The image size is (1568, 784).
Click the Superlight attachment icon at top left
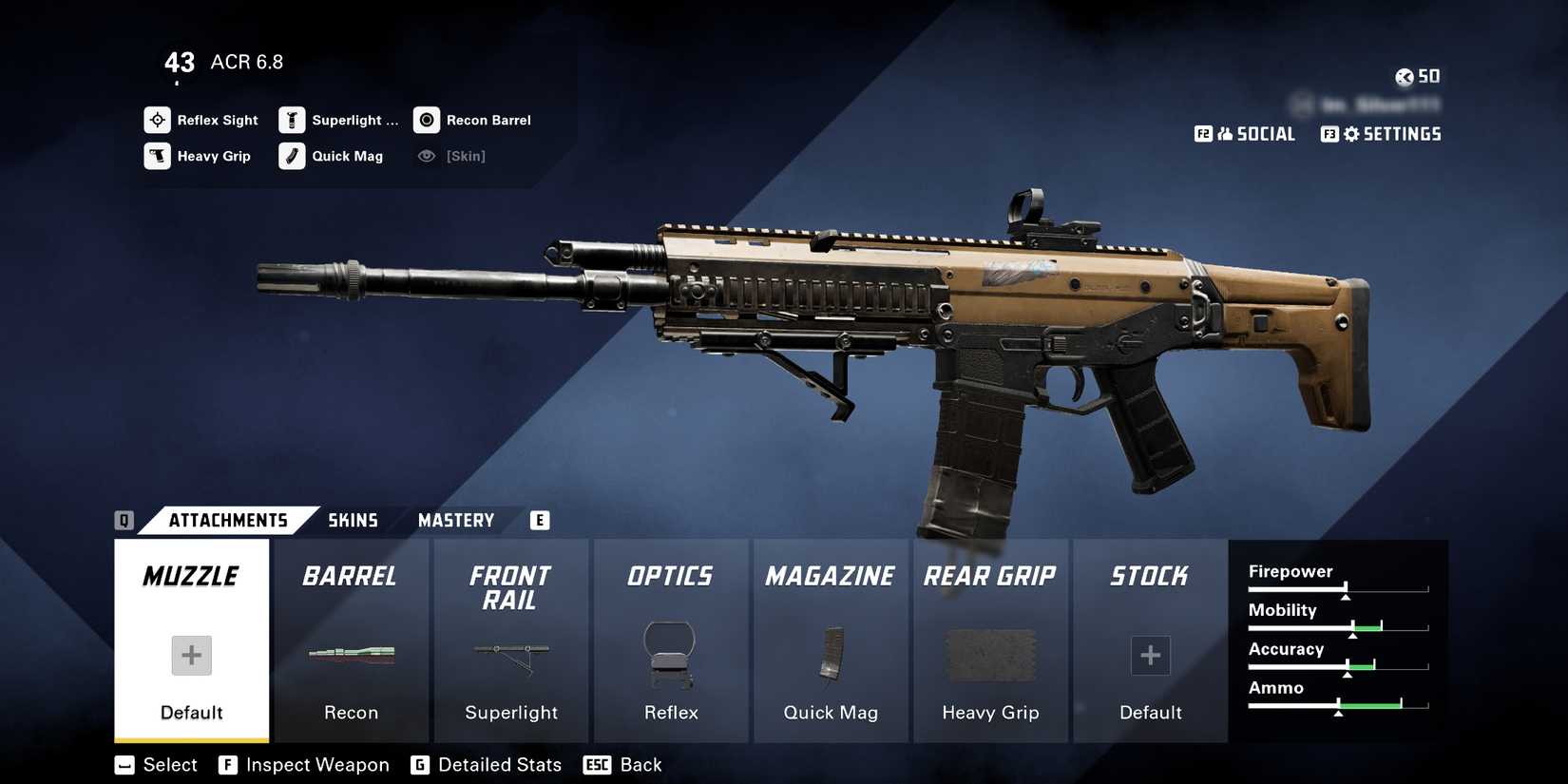pos(292,120)
